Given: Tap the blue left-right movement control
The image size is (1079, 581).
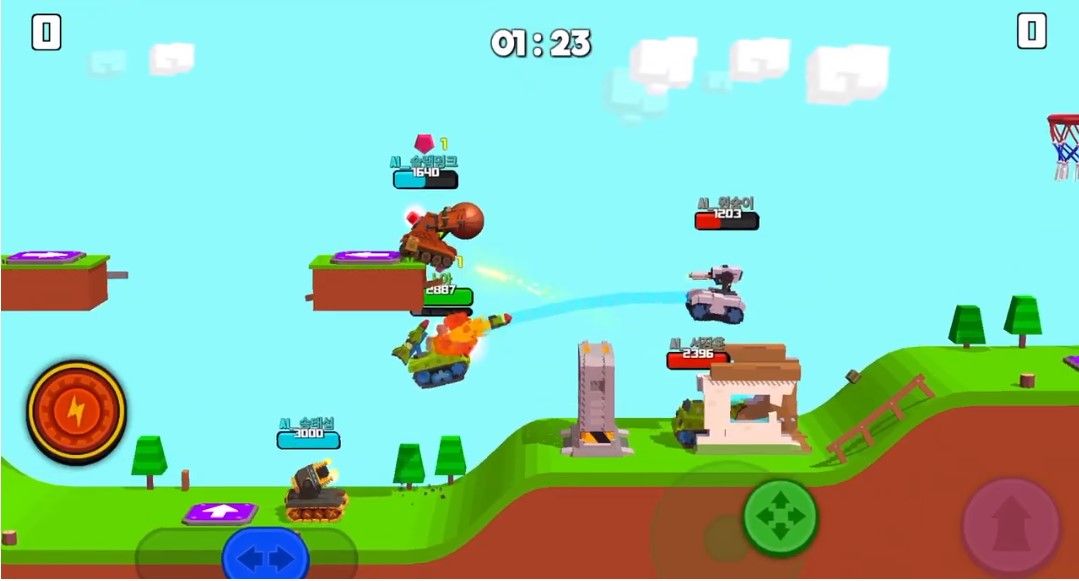Looking at the screenshot, I should click(x=265, y=556).
